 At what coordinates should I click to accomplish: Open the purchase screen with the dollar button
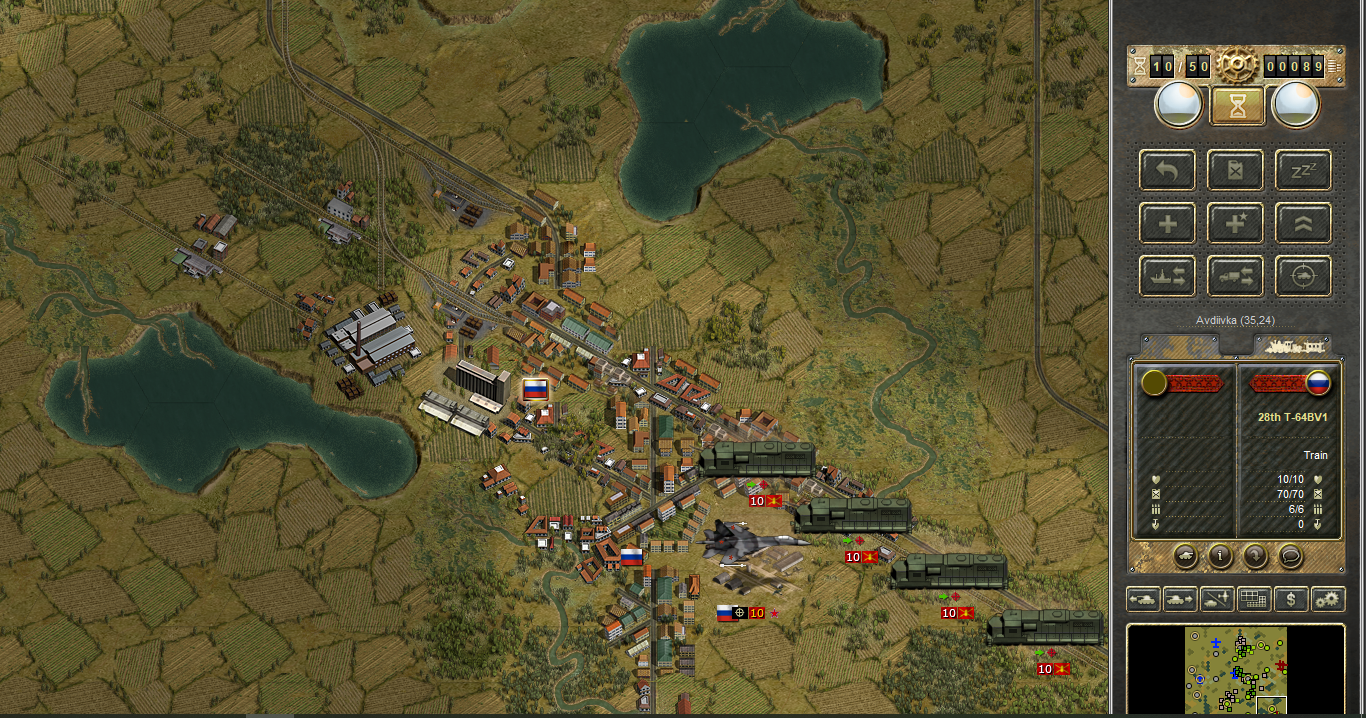pos(1291,599)
